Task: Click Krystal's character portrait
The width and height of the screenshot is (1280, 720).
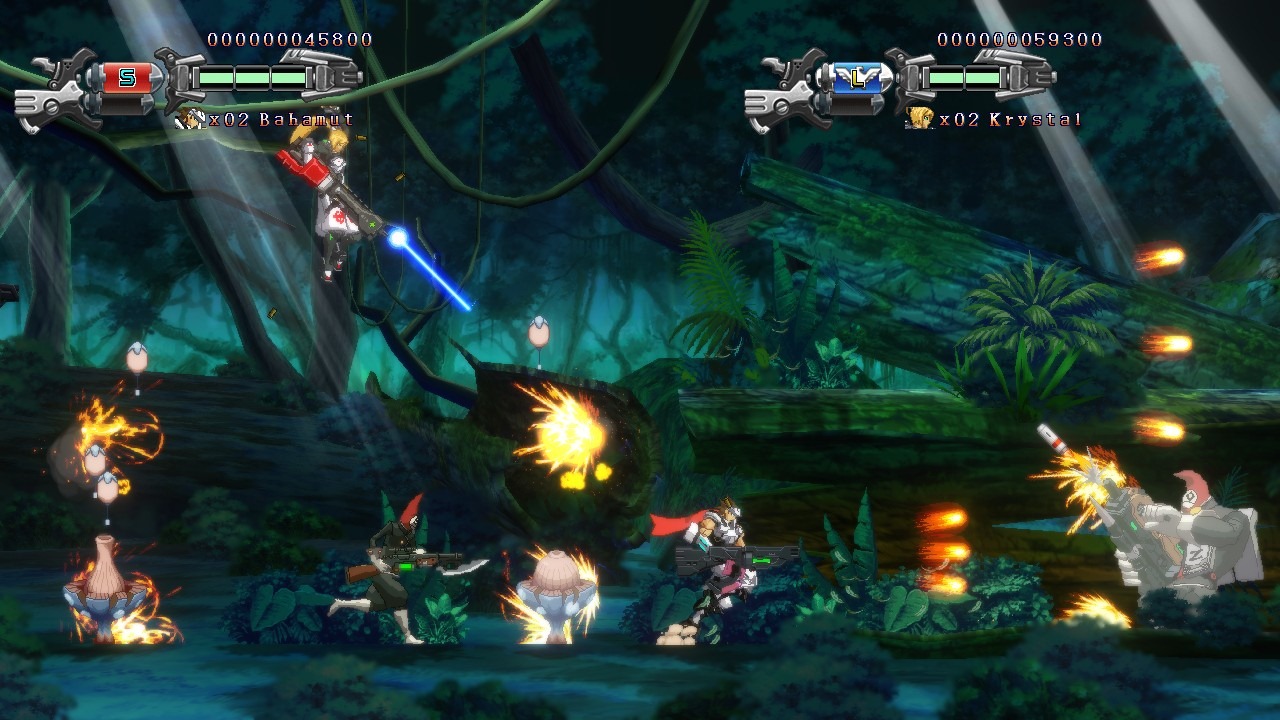Action: coord(919,120)
